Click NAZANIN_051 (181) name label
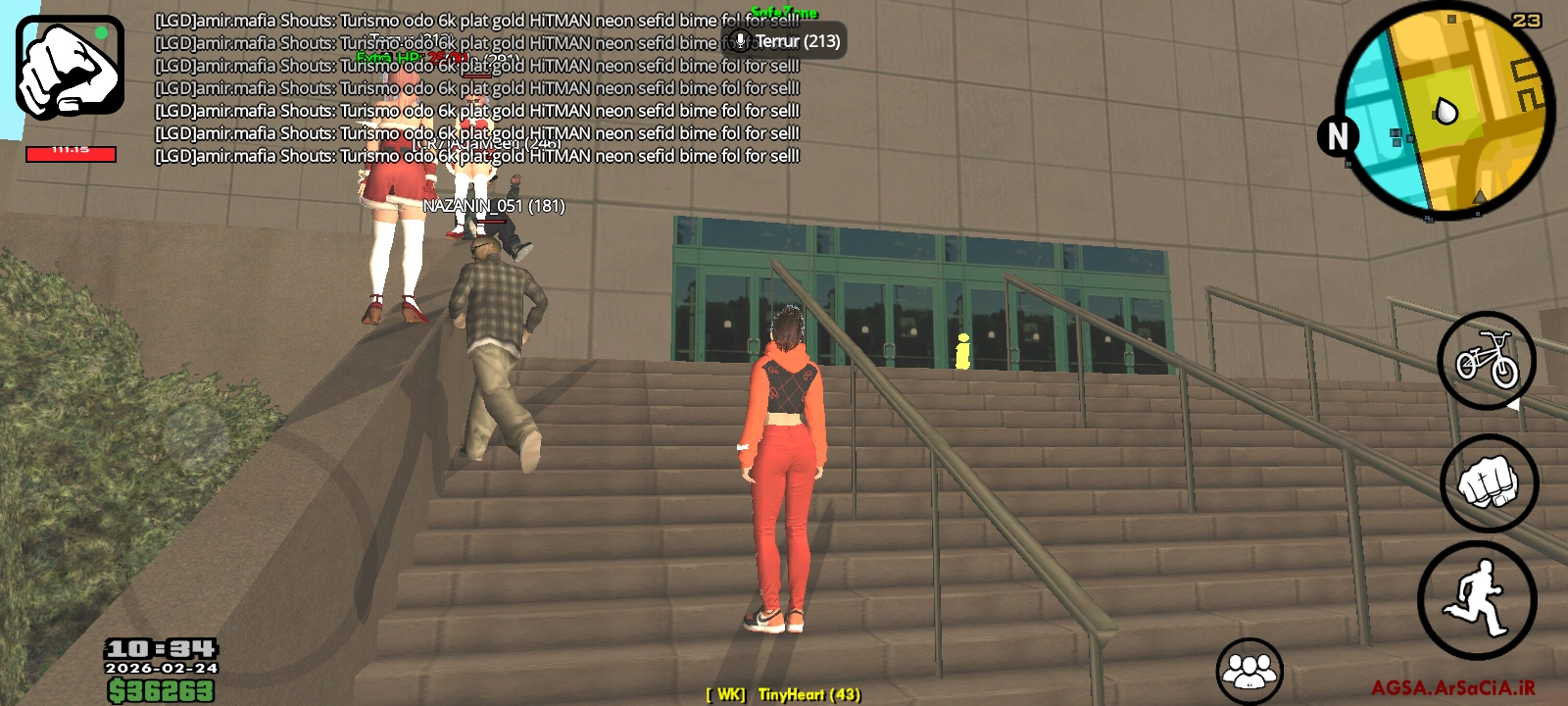The height and width of the screenshot is (706, 1568). coord(493,207)
